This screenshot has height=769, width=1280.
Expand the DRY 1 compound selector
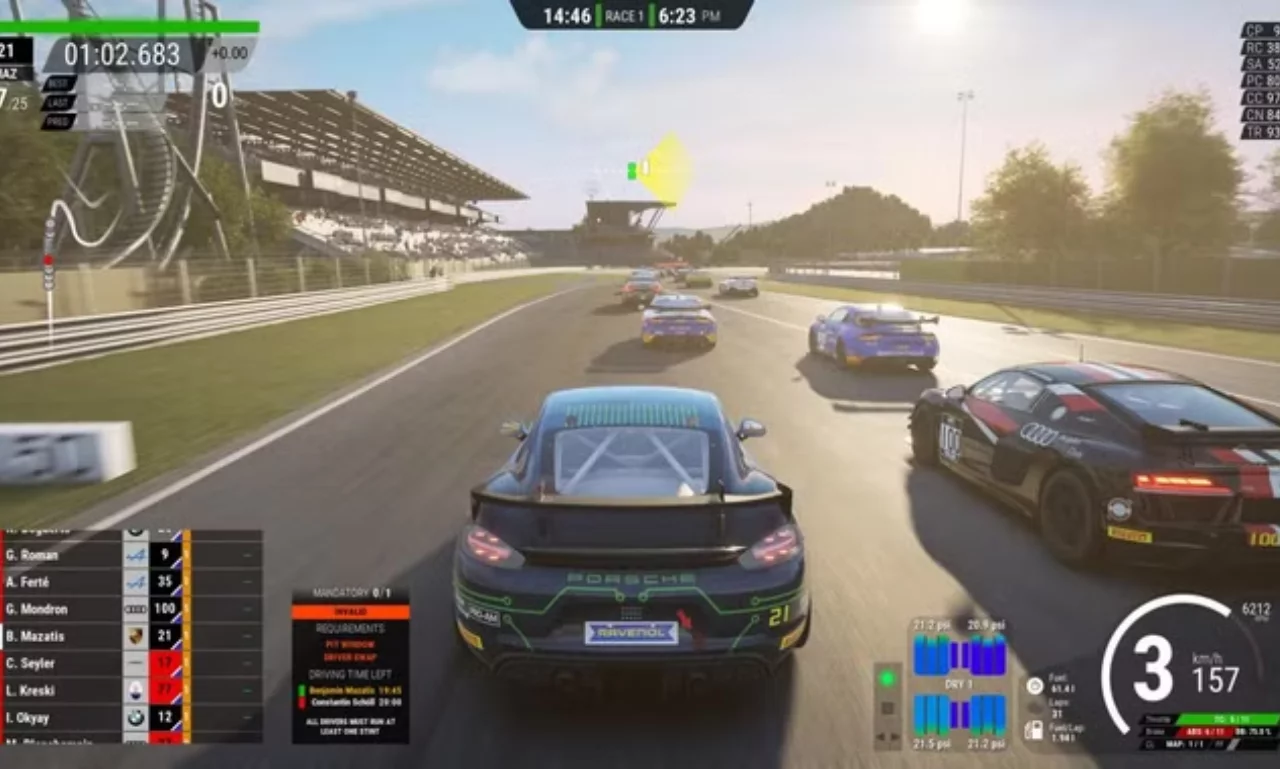(x=959, y=684)
